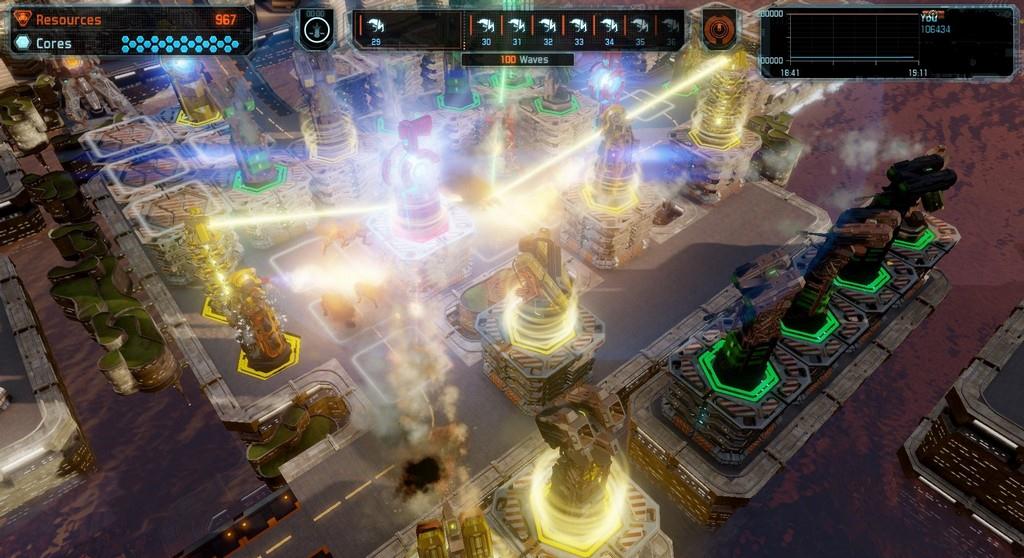Select the orange orbital ability icon
The image size is (1024, 558).
[x=719, y=28]
